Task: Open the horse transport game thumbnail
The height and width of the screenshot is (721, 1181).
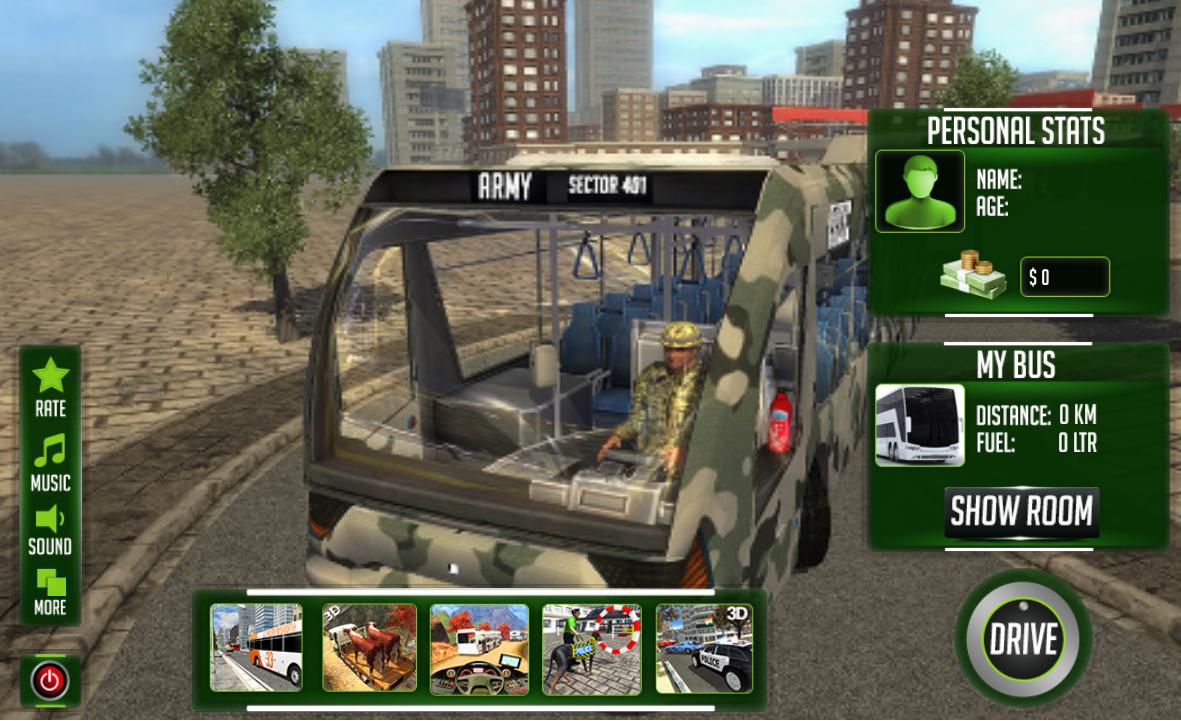Action: coord(369,648)
